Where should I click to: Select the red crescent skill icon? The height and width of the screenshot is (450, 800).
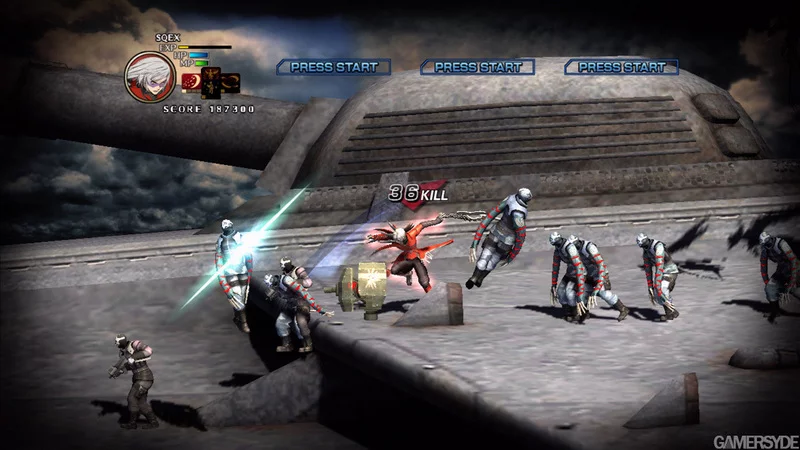pos(190,81)
